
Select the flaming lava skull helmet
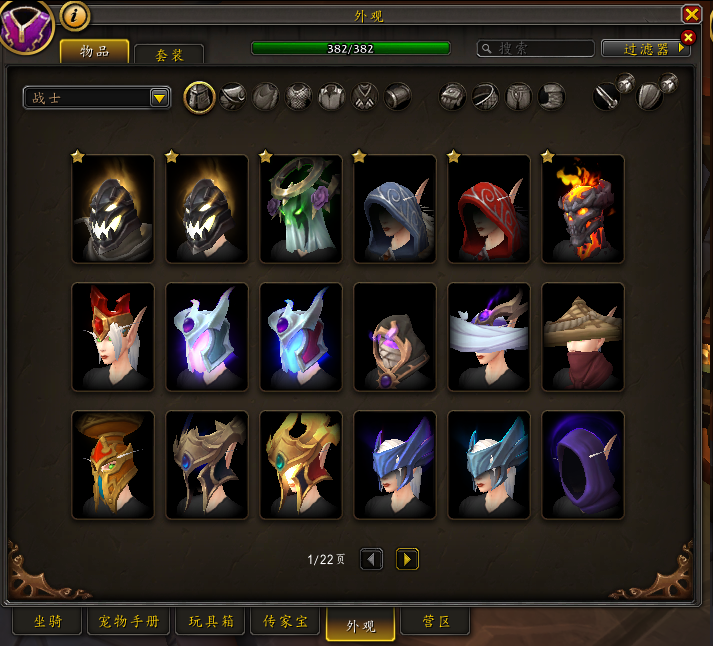tap(583, 209)
